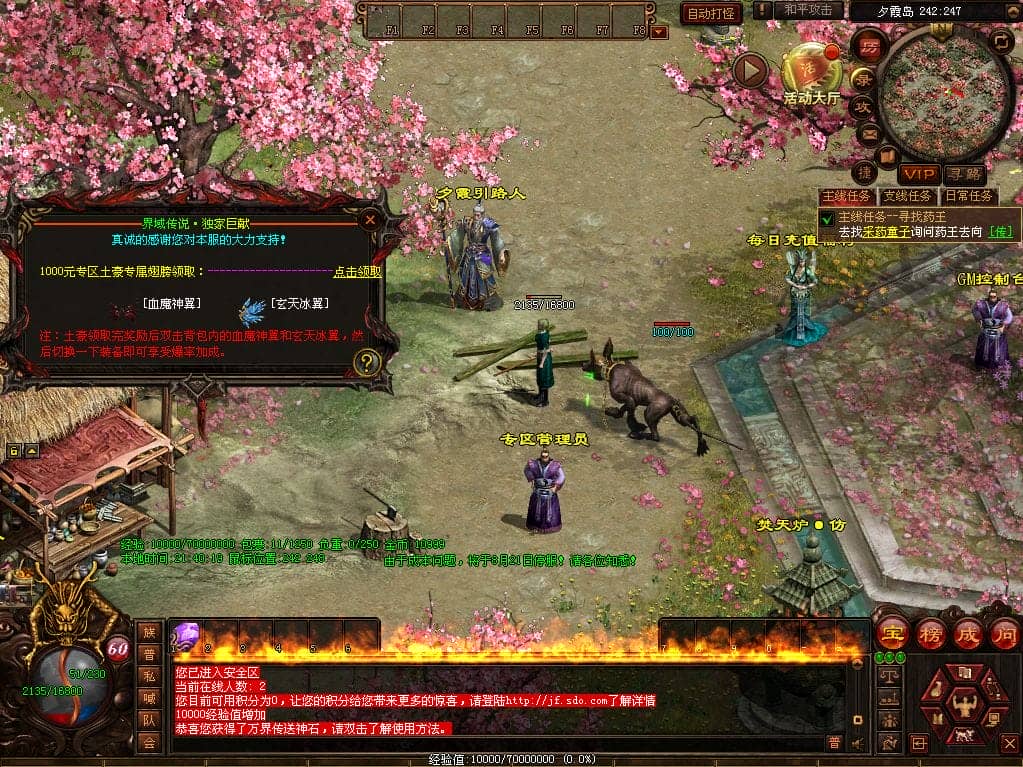The height and width of the screenshot is (767, 1023).
Task: Select the purple item in hotbar slot 1
Action: [x=187, y=634]
